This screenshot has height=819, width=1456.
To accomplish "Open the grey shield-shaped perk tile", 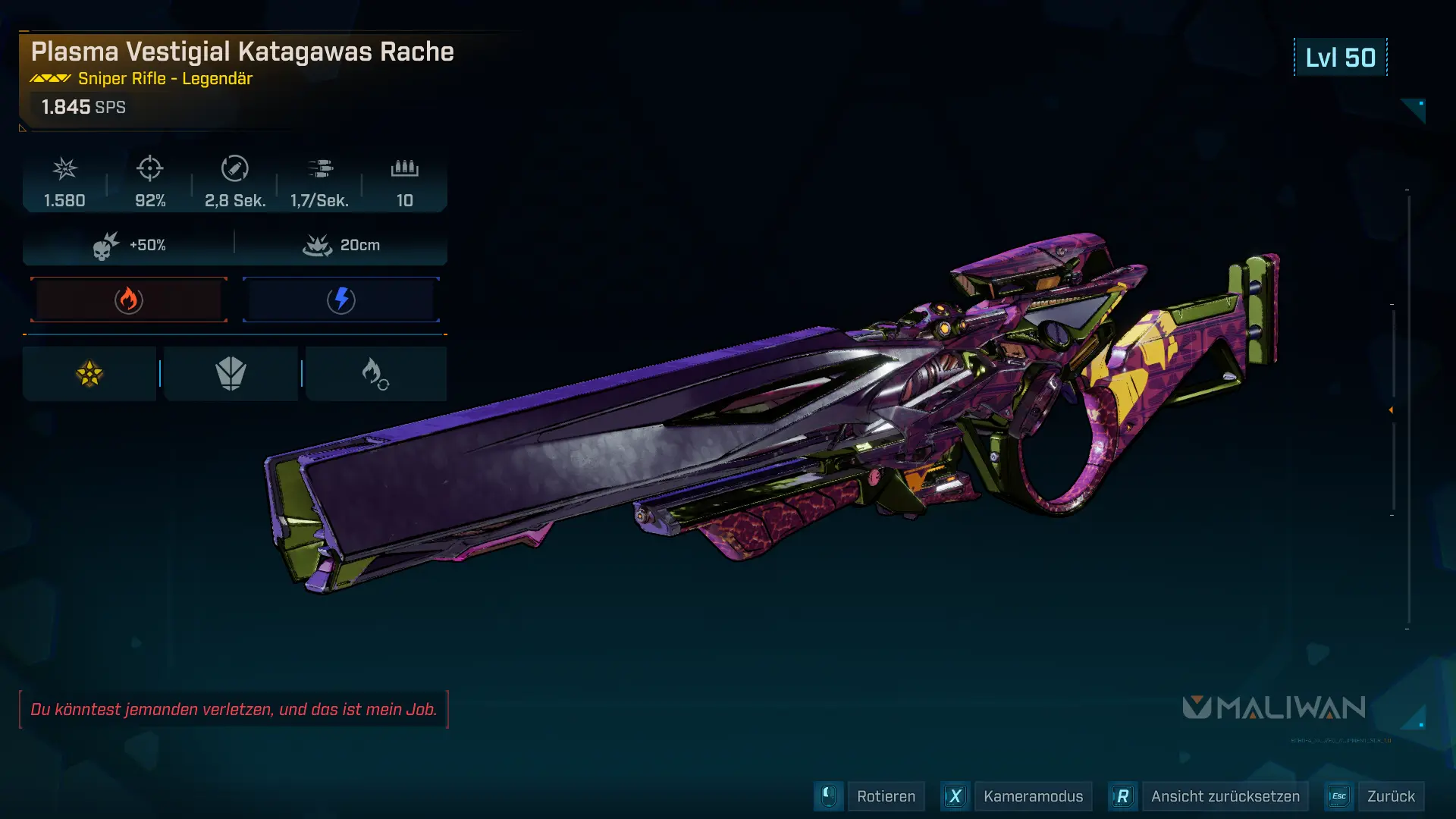I will pyautogui.click(x=231, y=374).
